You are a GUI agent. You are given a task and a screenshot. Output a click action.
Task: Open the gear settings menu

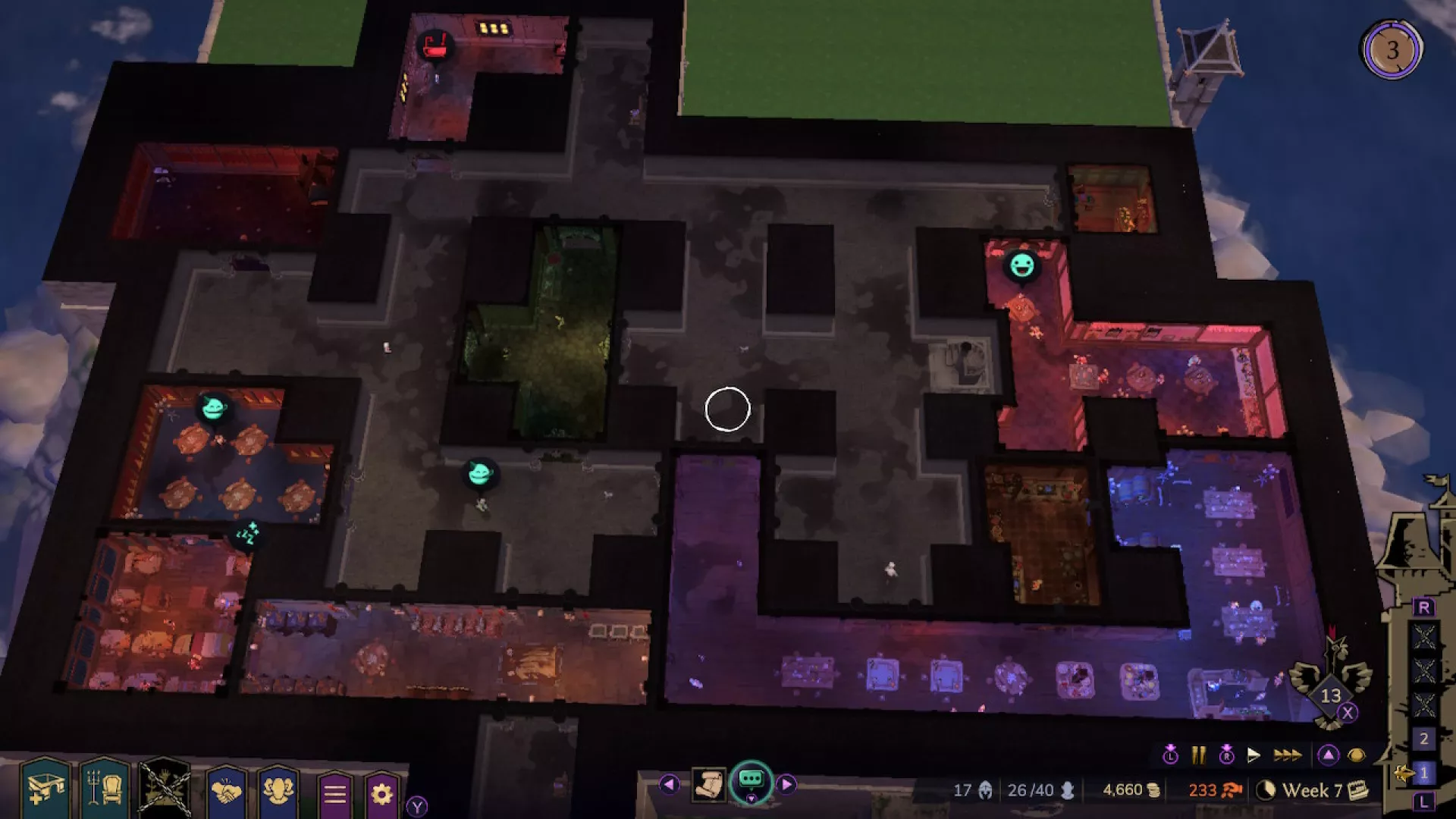(x=381, y=794)
